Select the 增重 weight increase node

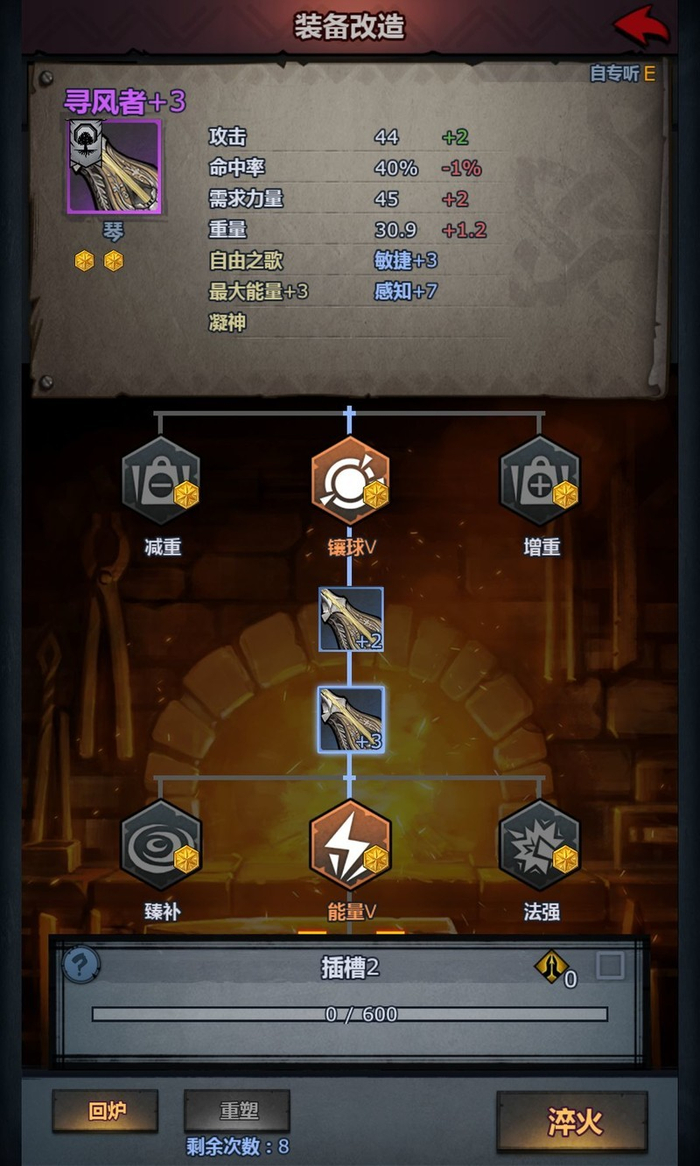(540, 481)
